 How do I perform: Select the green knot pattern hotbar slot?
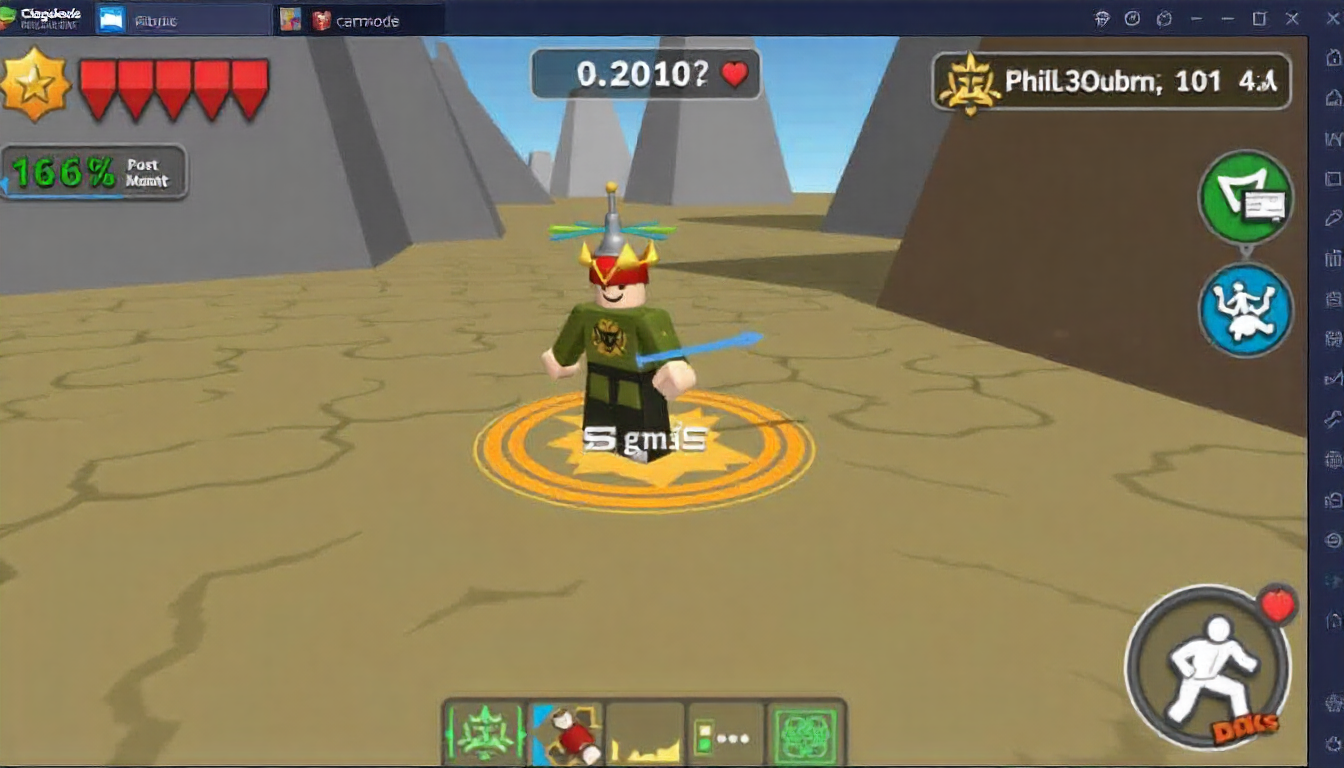tap(805, 733)
